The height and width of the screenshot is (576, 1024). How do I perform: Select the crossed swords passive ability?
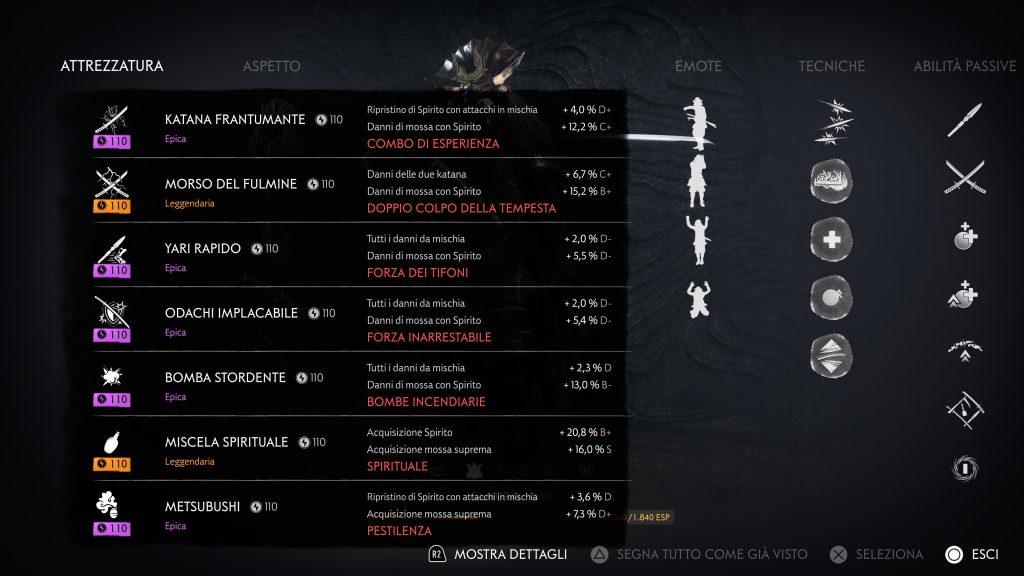click(965, 179)
